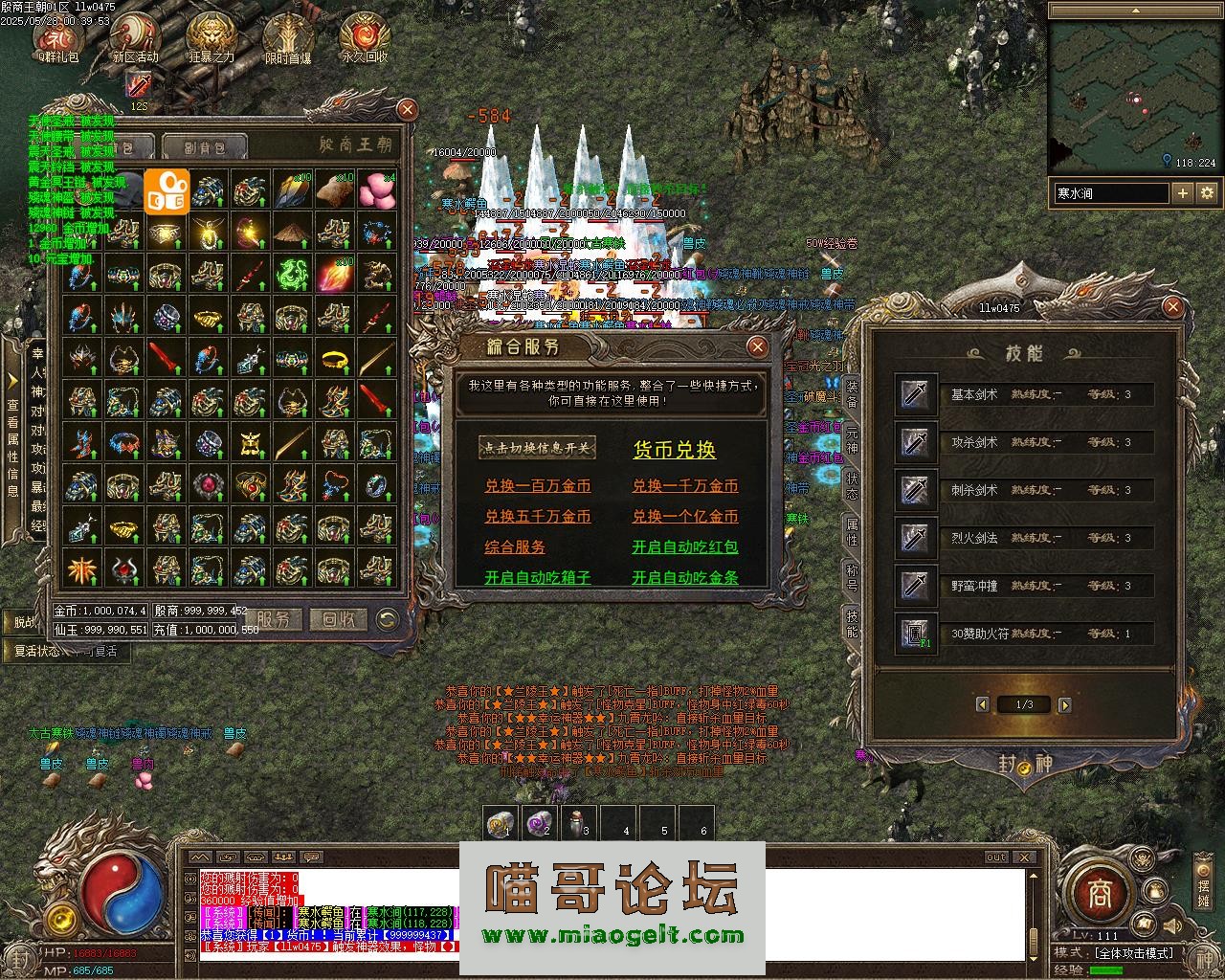Image resolution: width=1225 pixels, height=980 pixels.
Task: Enable 开启自动吃箱子 option
Action: pos(537,578)
